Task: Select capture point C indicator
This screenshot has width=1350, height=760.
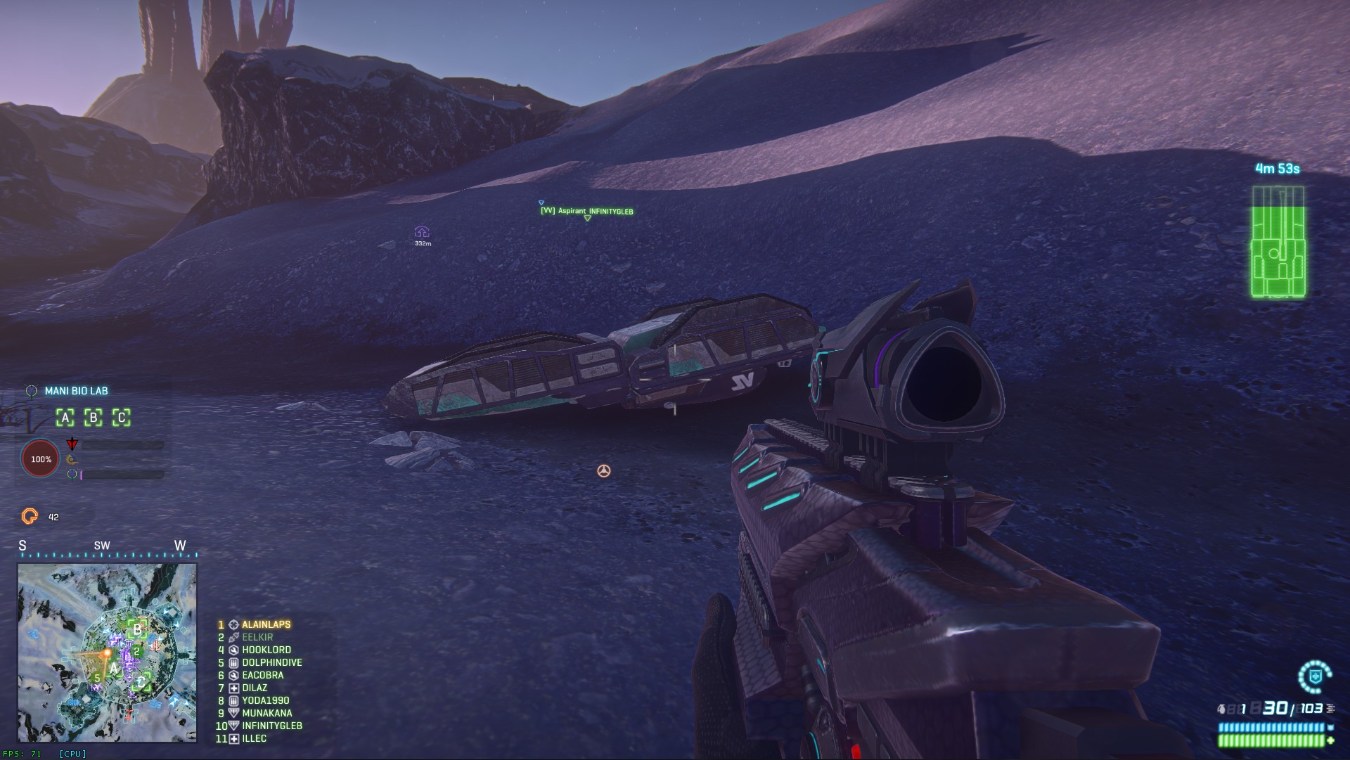Action: (x=121, y=418)
